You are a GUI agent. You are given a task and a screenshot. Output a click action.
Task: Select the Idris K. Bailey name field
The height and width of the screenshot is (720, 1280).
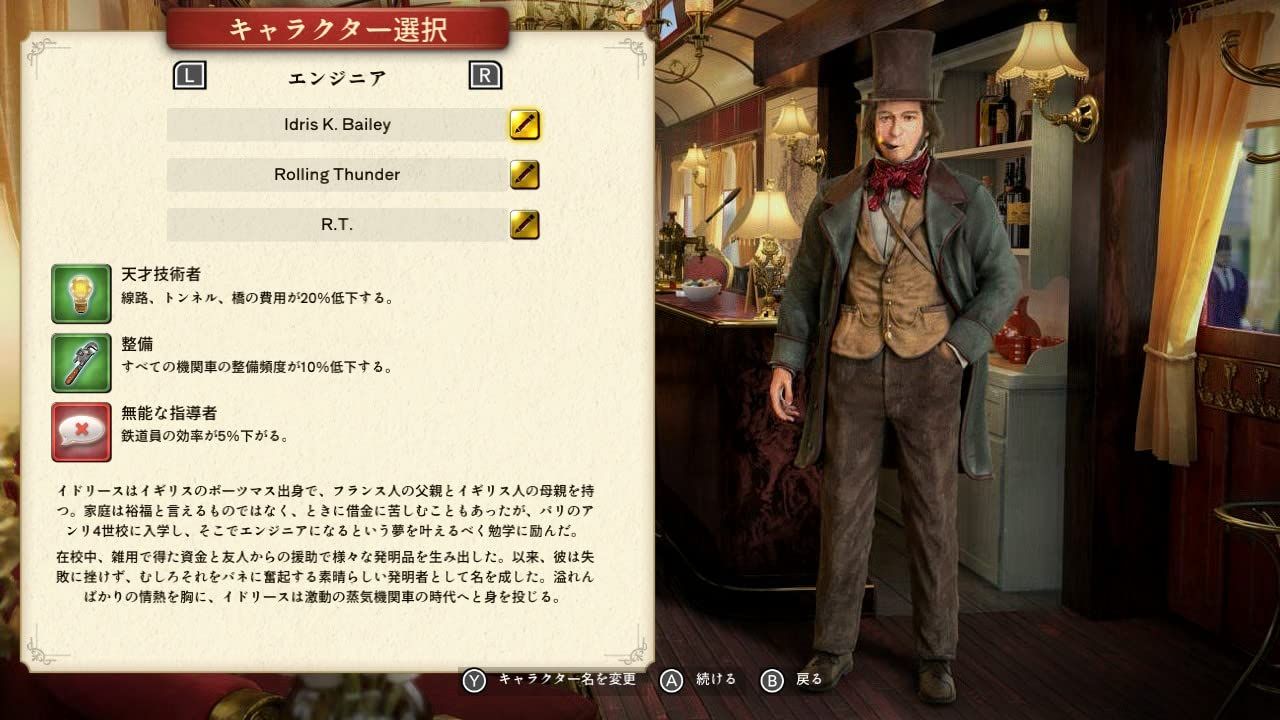click(338, 124)
